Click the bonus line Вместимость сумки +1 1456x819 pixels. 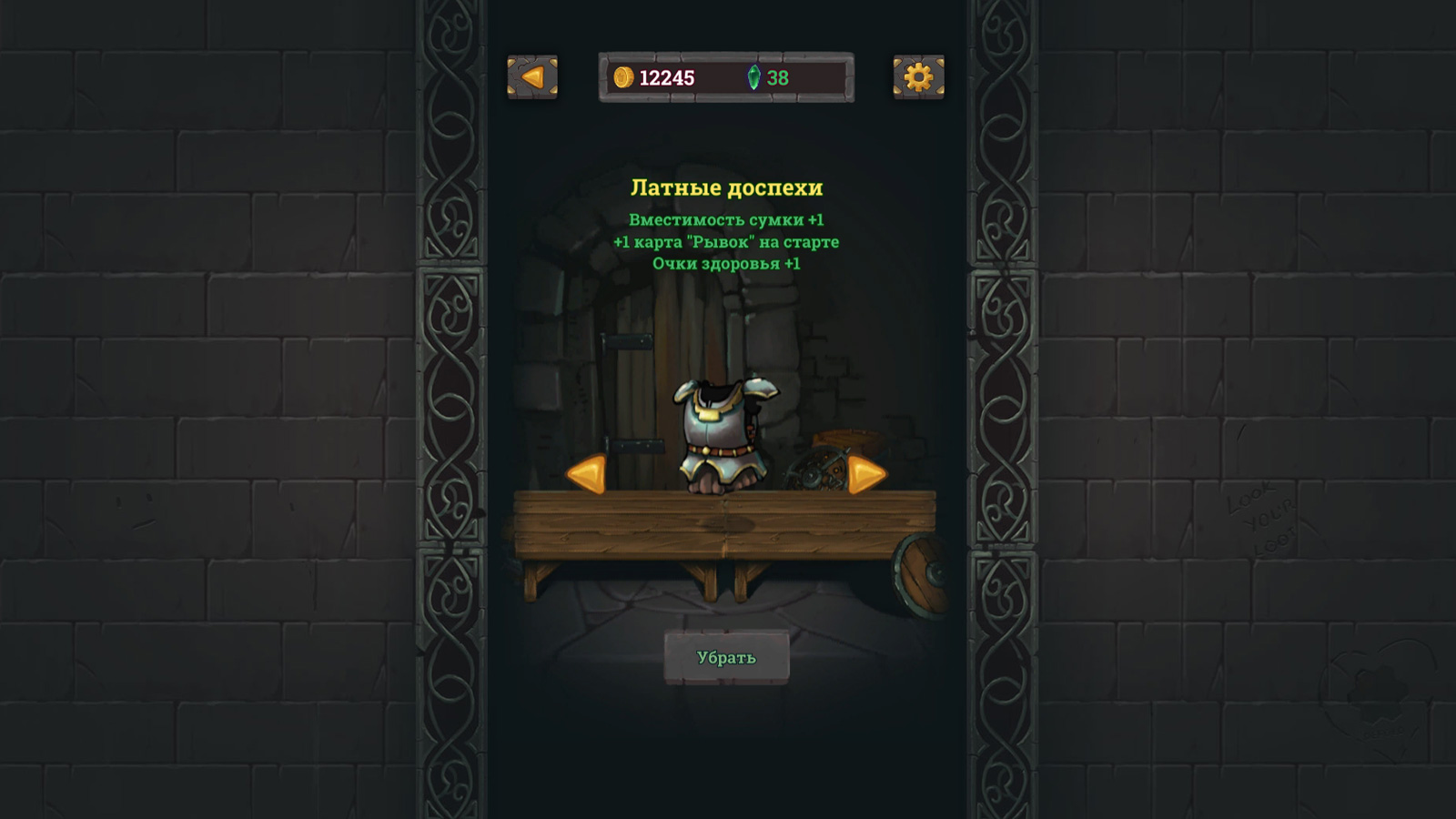point(728,218)
